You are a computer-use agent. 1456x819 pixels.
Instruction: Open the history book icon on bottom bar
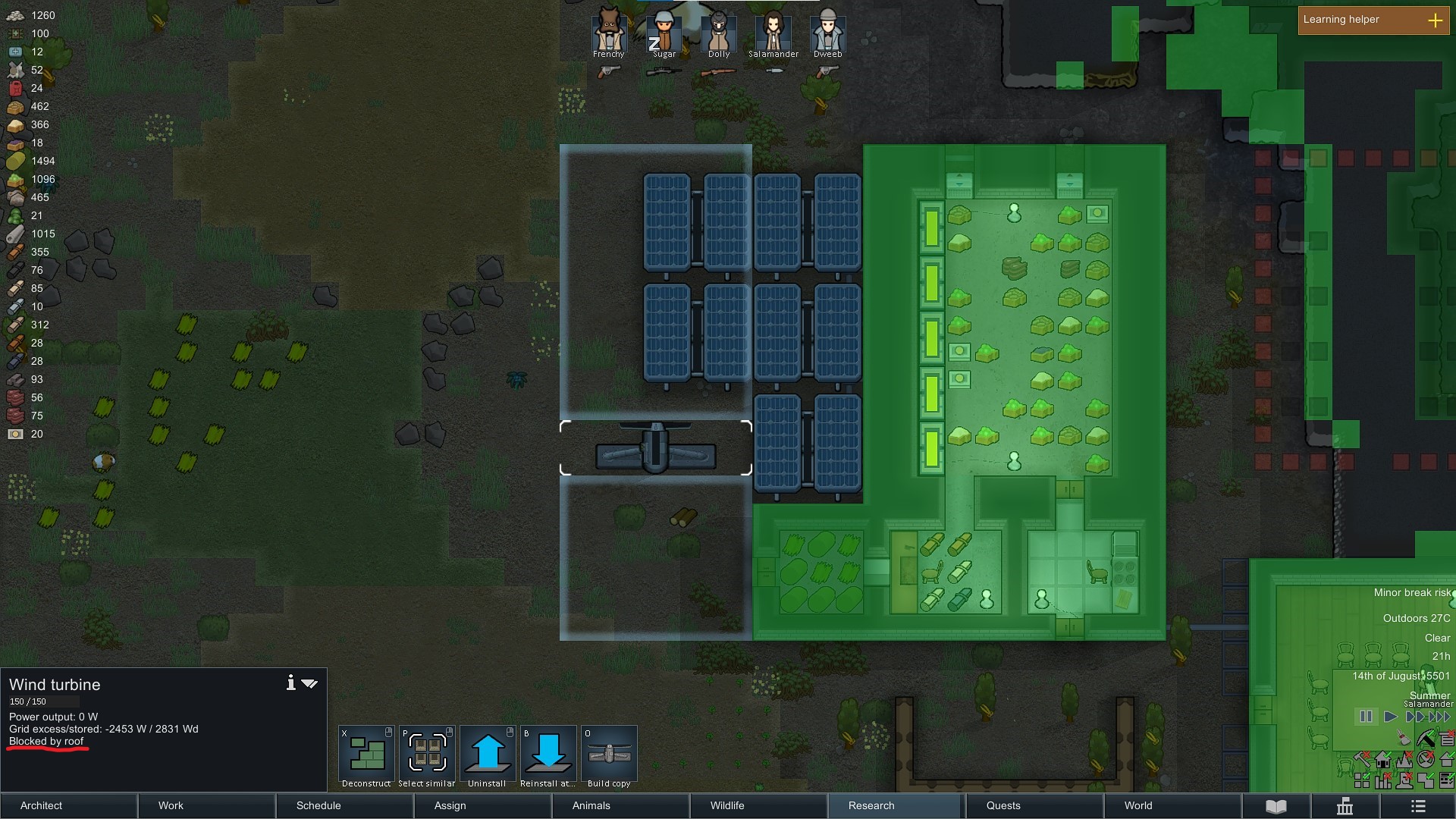pyautogui.click(x=1276, y=805)
